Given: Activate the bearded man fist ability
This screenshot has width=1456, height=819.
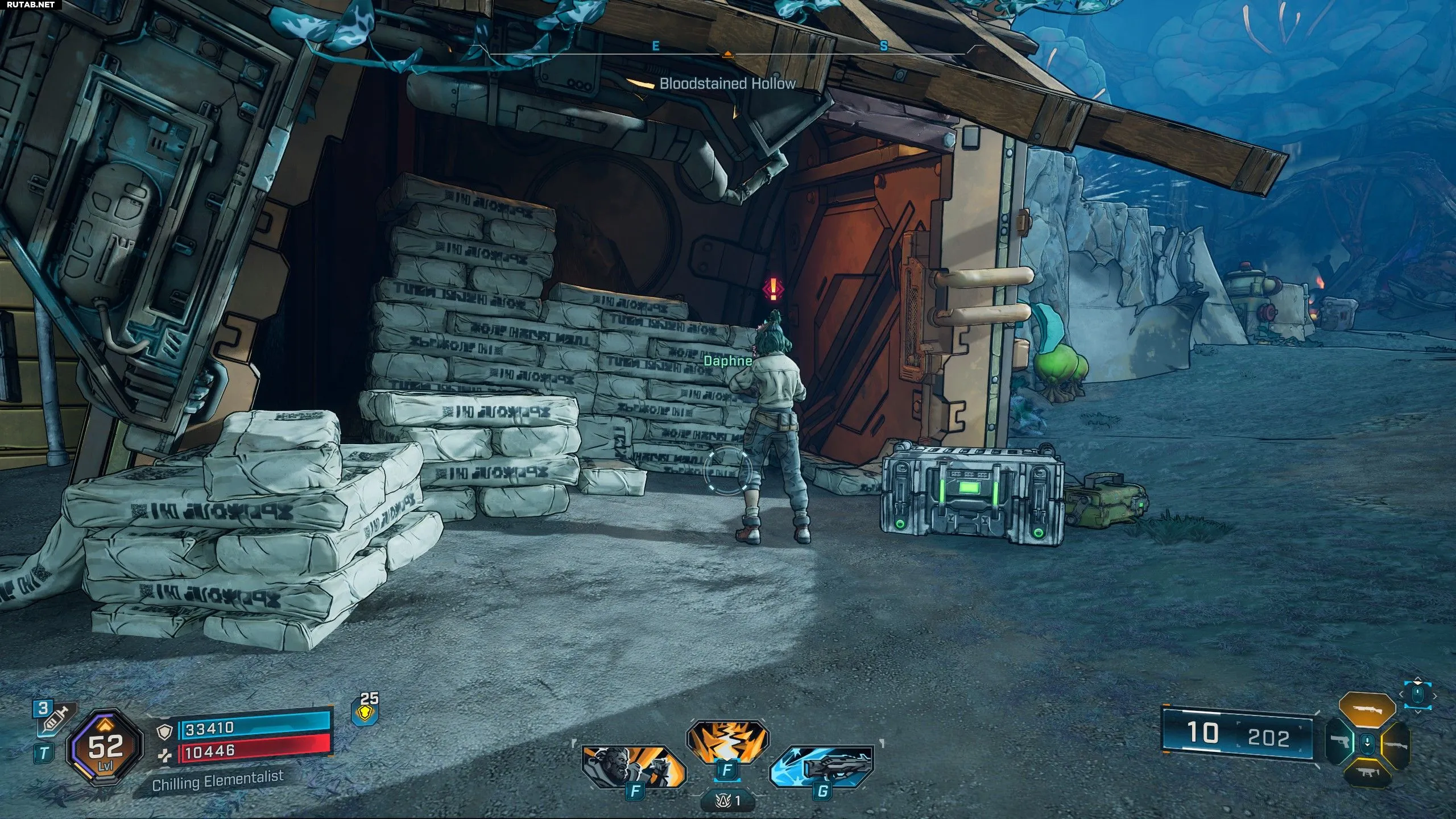Looking at the screenshot, I should click(x=632, y=766).
